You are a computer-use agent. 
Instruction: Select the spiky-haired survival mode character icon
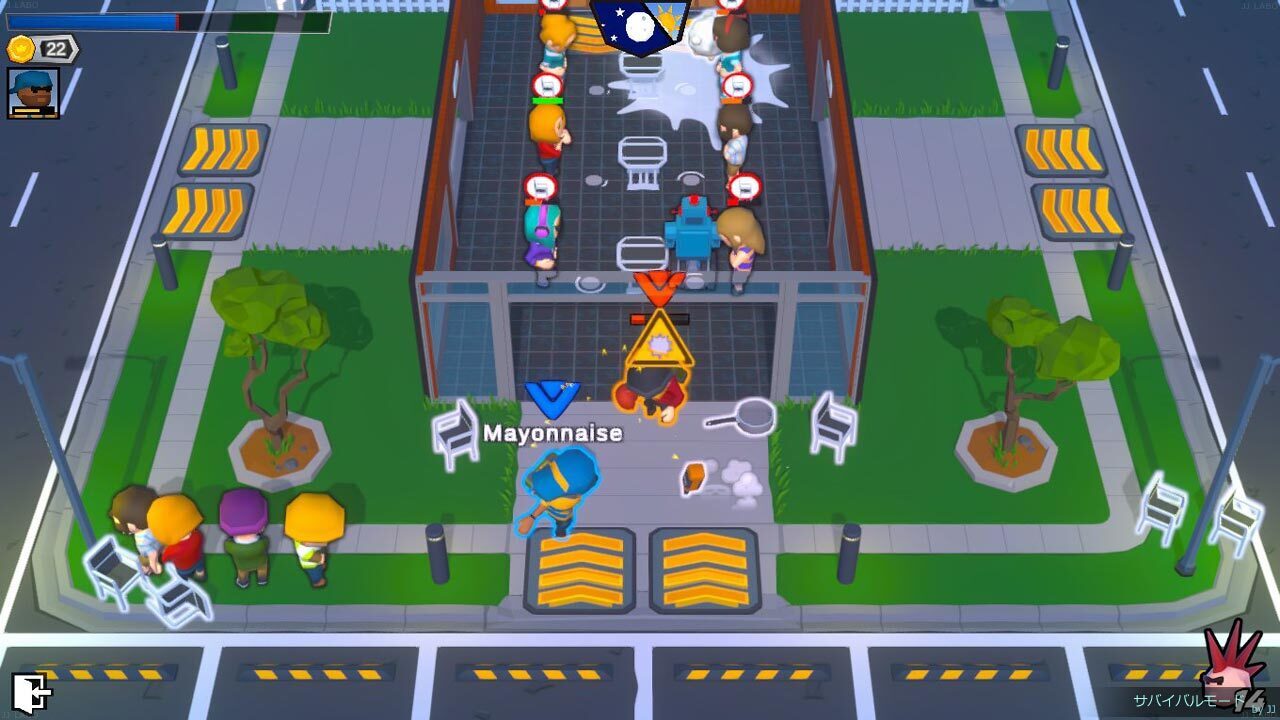point(1225,680)
